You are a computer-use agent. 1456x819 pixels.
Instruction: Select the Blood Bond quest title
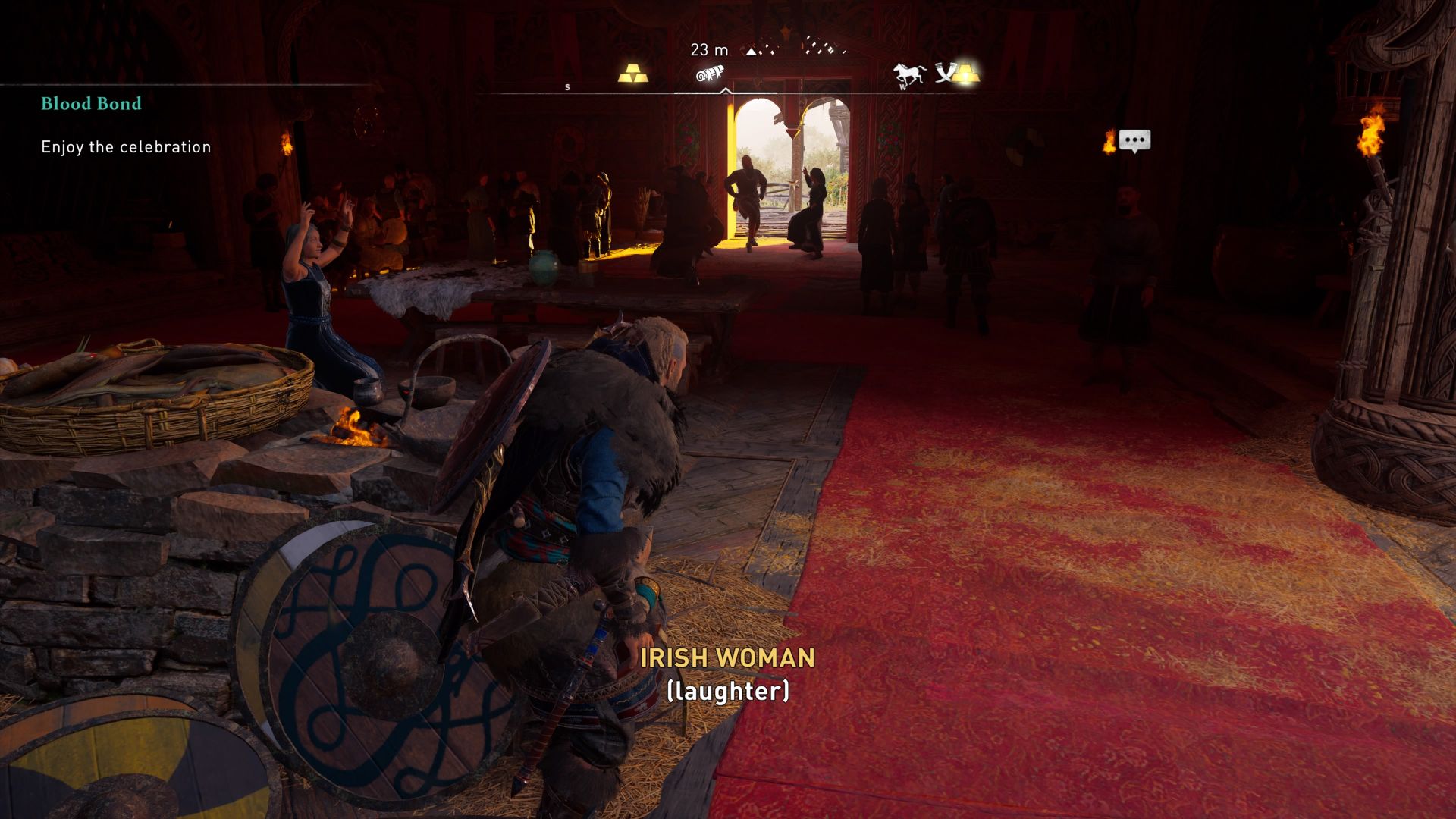click(90, 104)
